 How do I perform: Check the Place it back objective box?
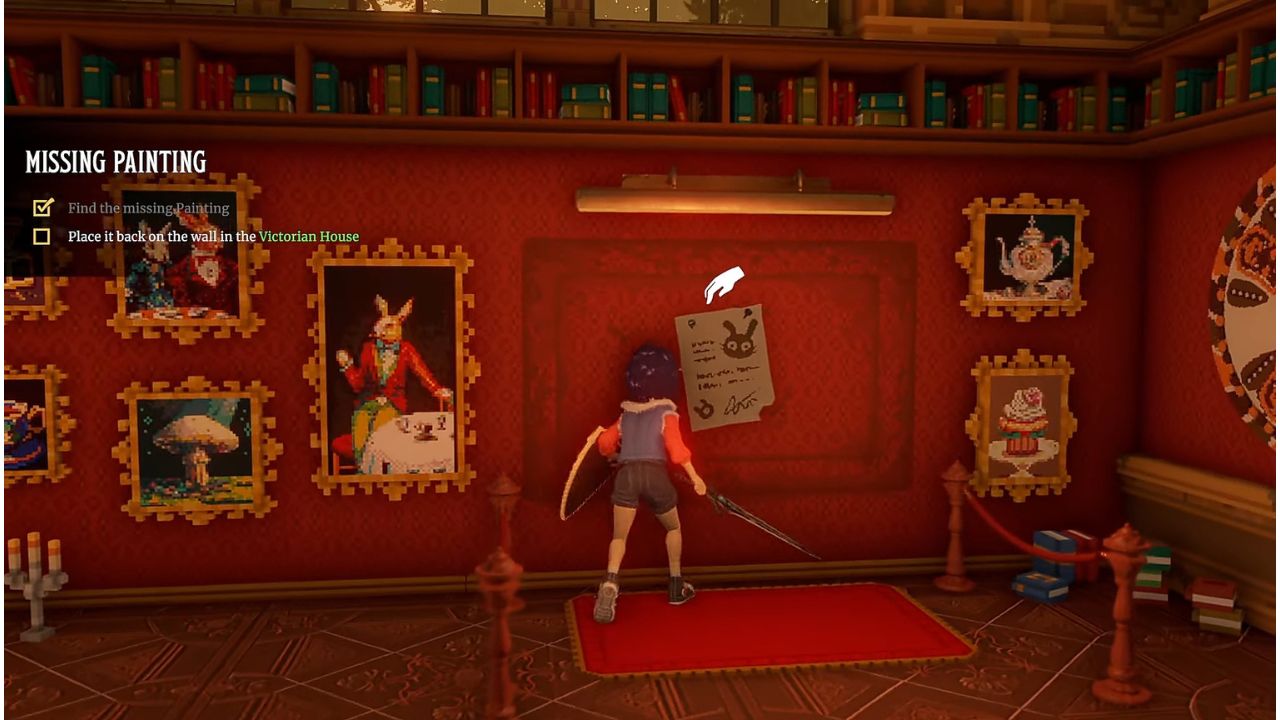[x=41, y=235]
